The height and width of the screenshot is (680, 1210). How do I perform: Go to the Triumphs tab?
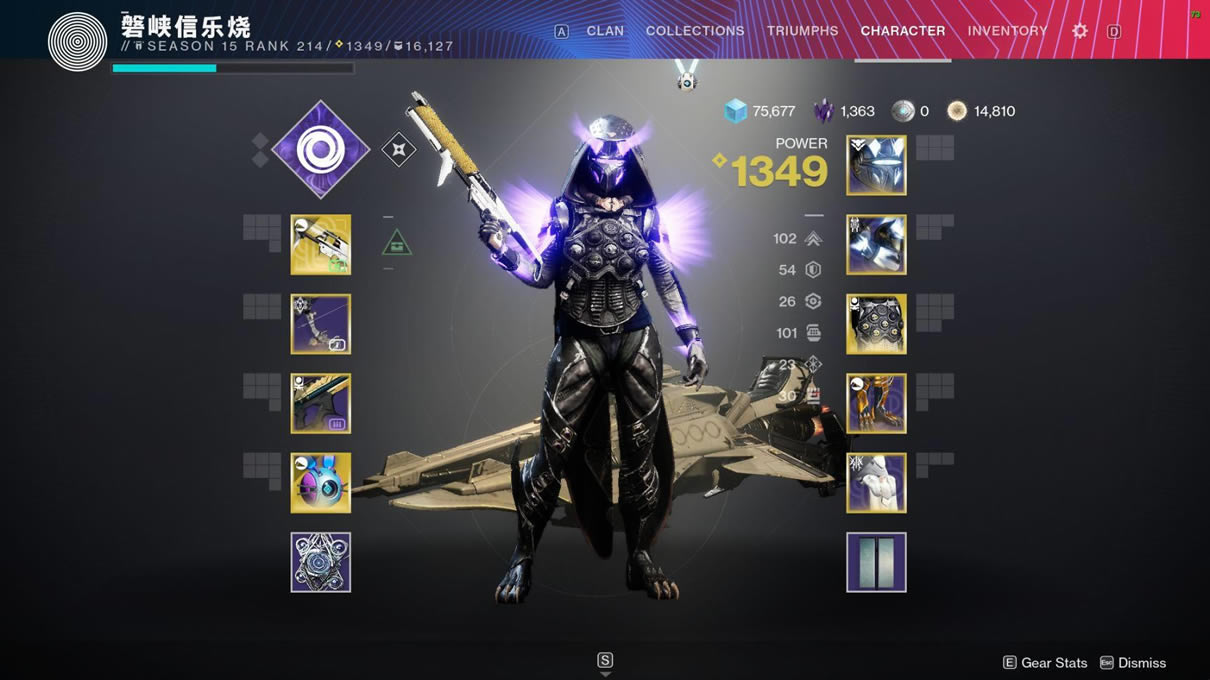(802, 31)
